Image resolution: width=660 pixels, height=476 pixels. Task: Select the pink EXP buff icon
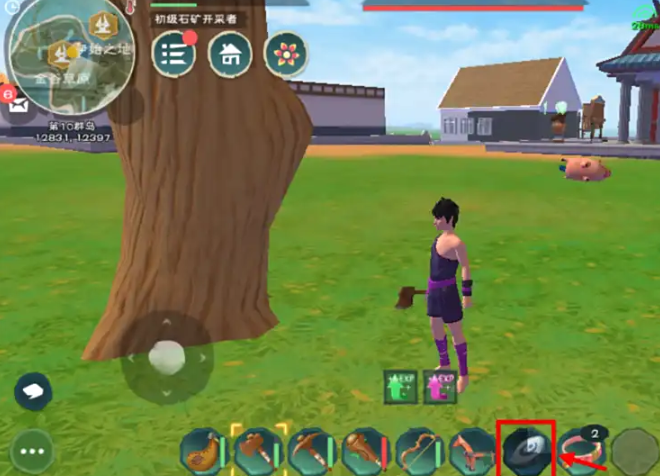pyautogui.click(x=439, y=387)
